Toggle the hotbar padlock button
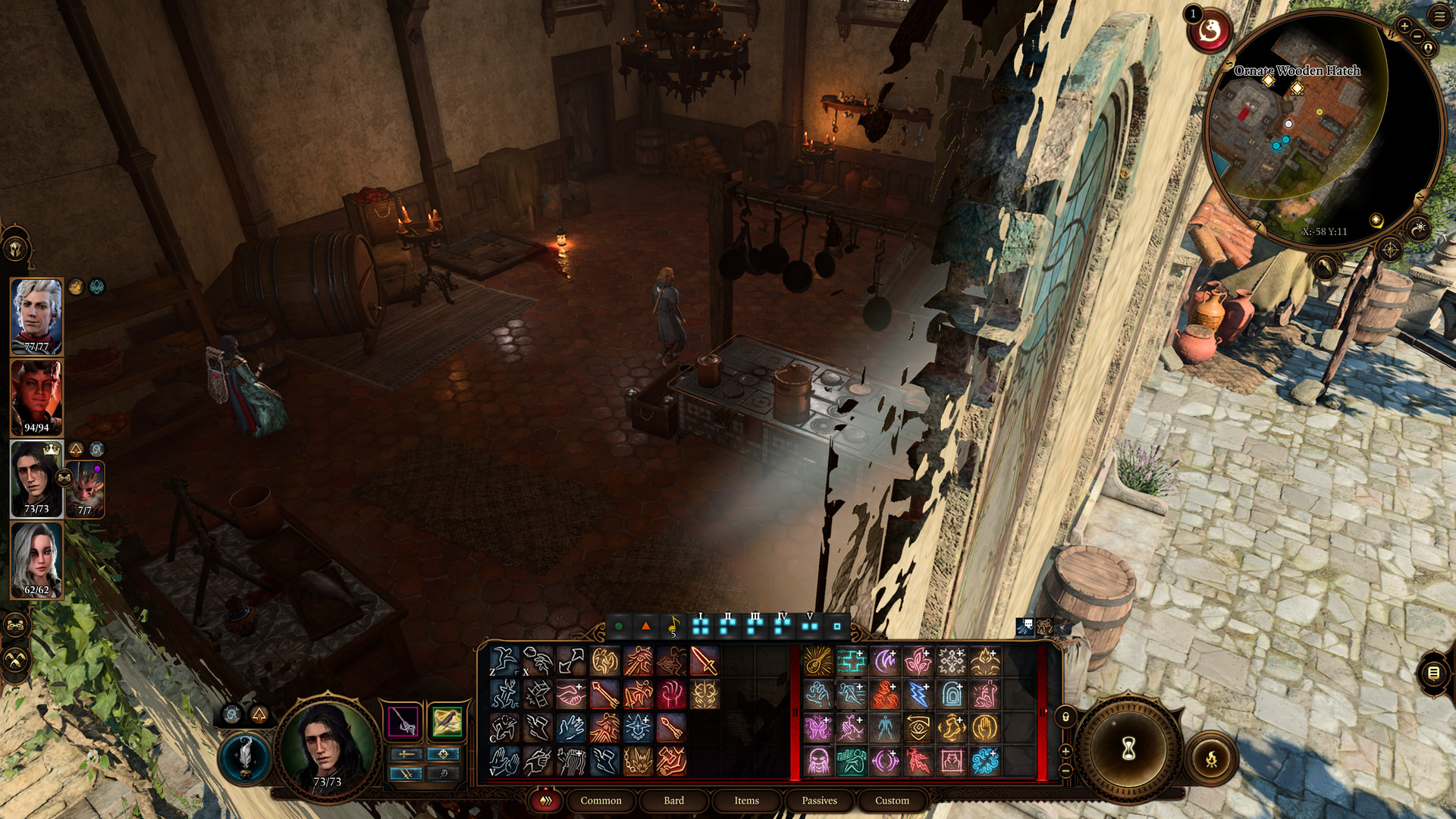 (1065, 717)
